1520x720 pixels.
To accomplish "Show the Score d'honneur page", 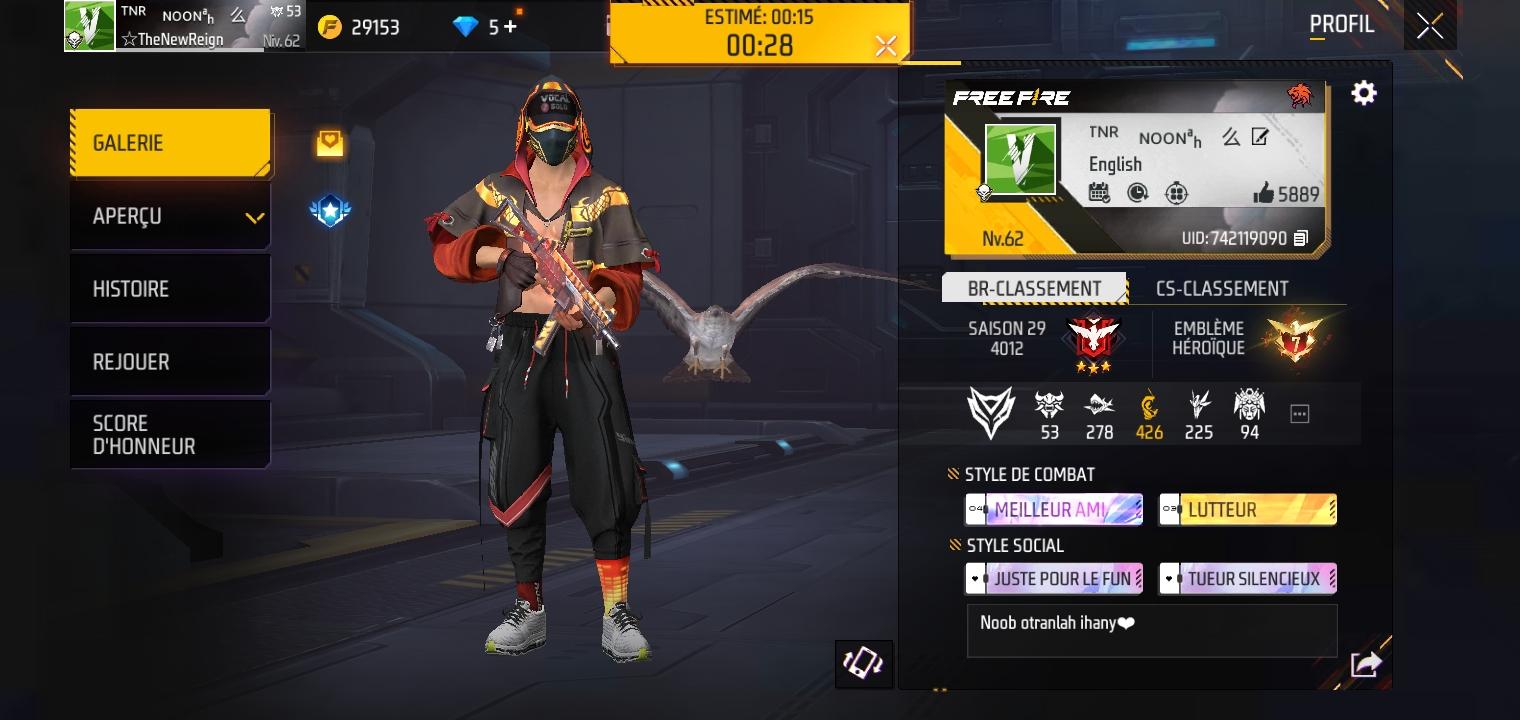I will pyautogui.click(x=170, y=435).
